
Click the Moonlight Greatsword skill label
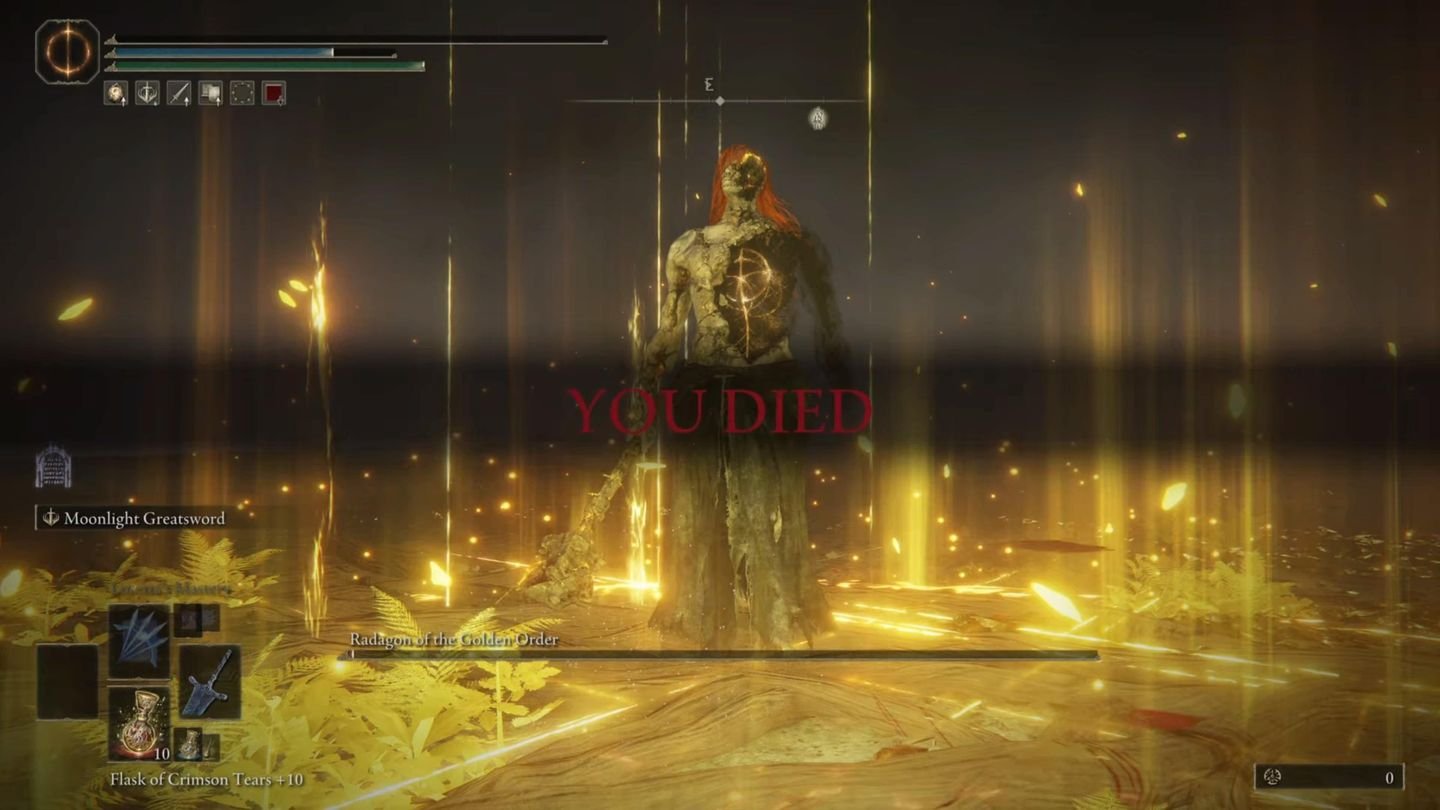(x=144, y=518)
